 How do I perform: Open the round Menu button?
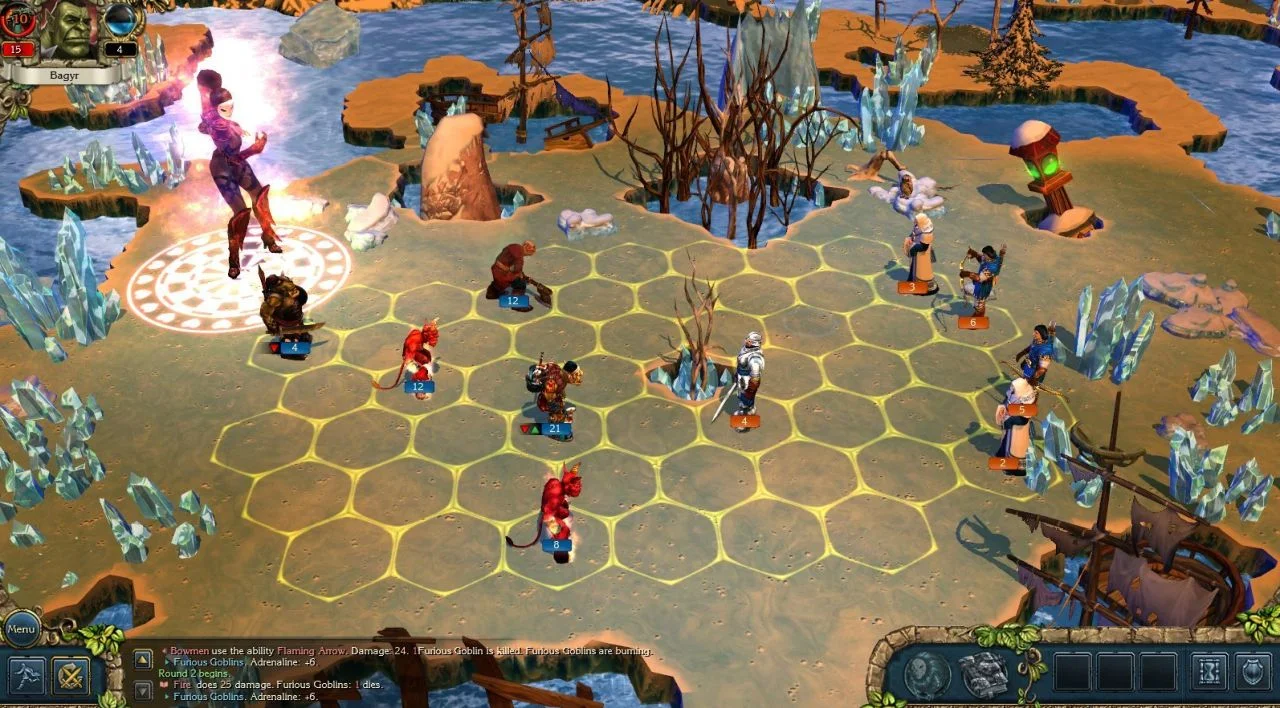tap(21, 630)
